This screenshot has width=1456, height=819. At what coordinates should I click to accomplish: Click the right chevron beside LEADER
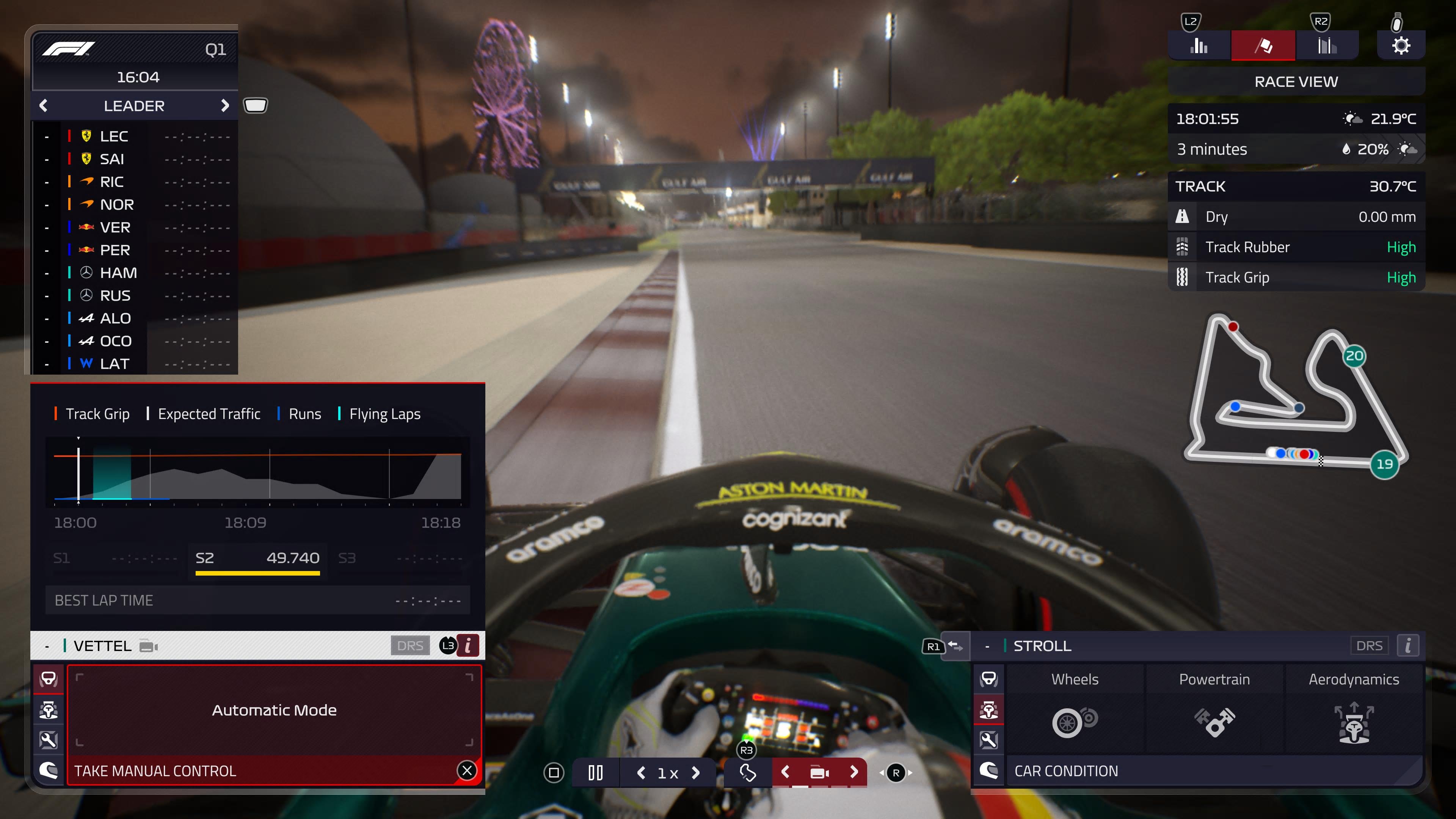226,105
